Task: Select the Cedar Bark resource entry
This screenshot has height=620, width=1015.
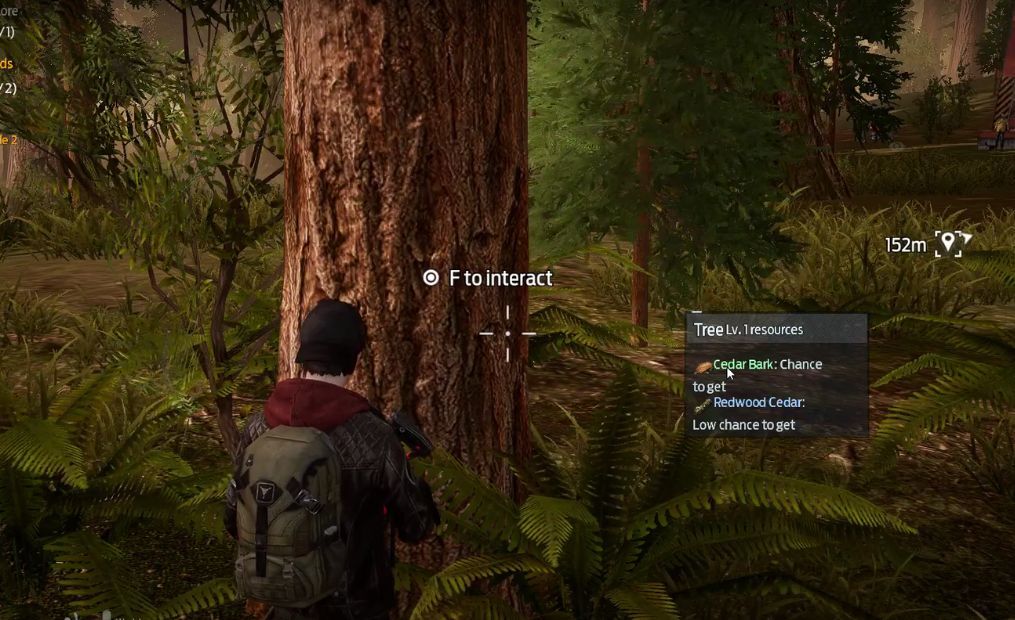Action: pyautogui.click(x=743, y=365)
